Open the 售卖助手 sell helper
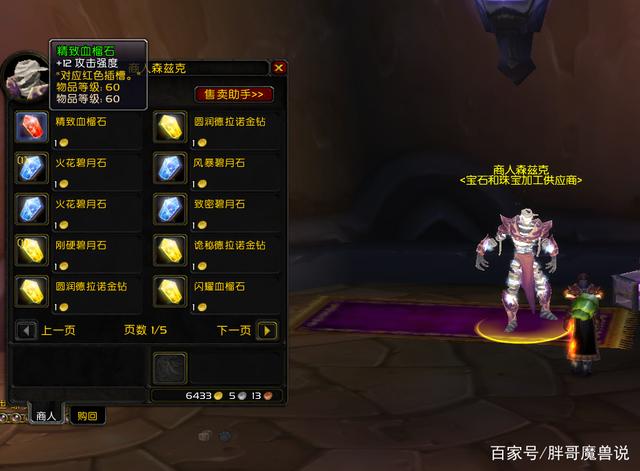 click(233, 94)
